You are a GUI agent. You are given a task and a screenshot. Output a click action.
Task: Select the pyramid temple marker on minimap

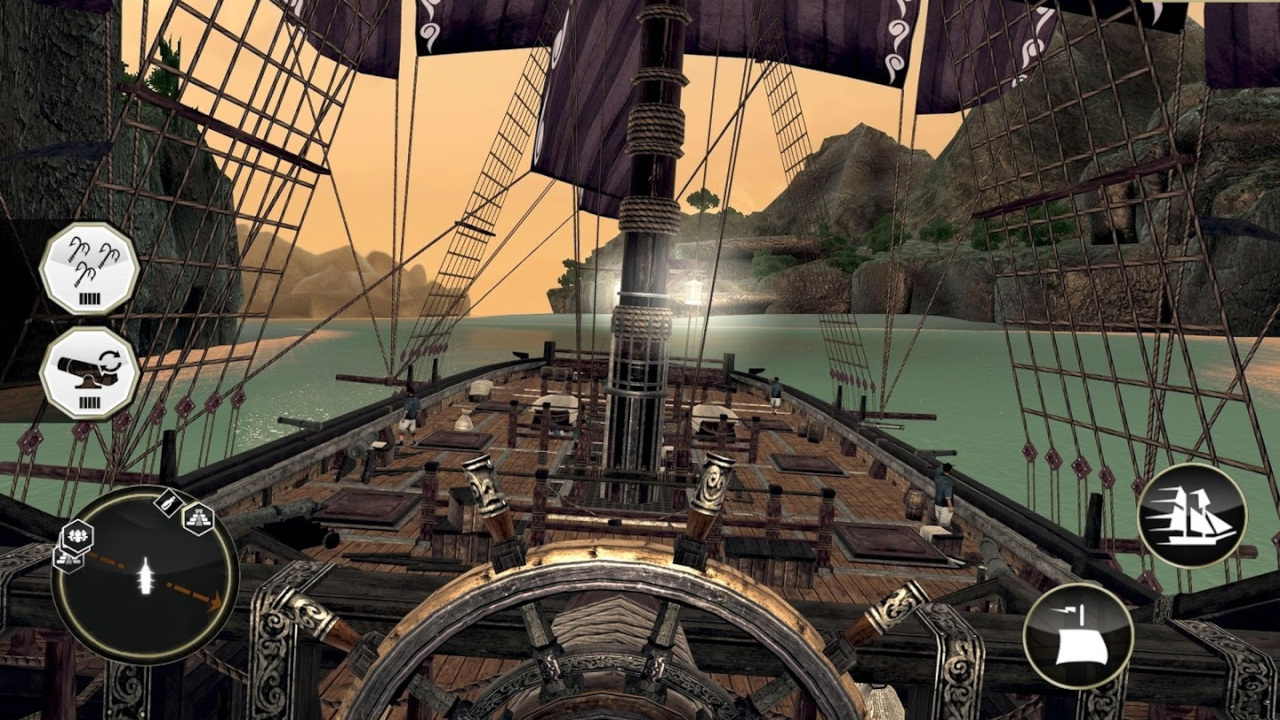point(198,518)
